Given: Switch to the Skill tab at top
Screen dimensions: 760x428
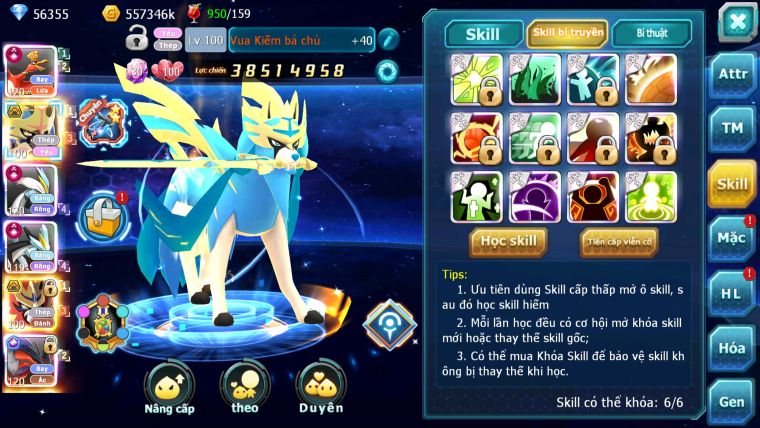Looking at the screenshot, I should click(x=483, y=34).
